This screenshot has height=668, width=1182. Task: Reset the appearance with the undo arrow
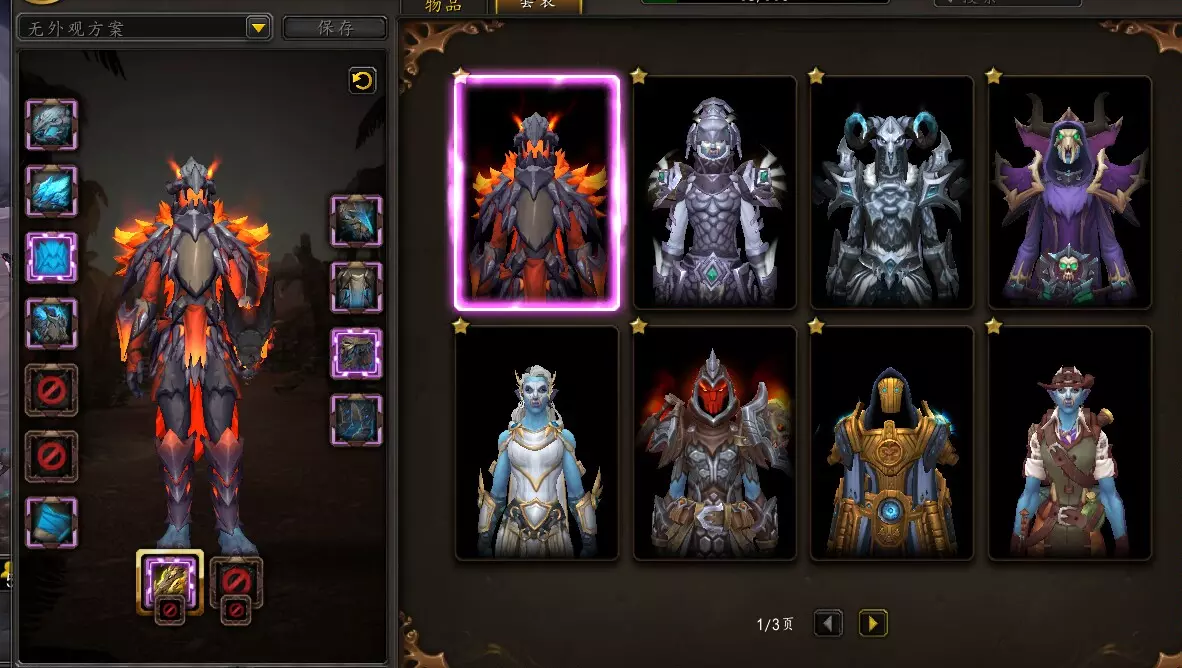pos(362,81)
